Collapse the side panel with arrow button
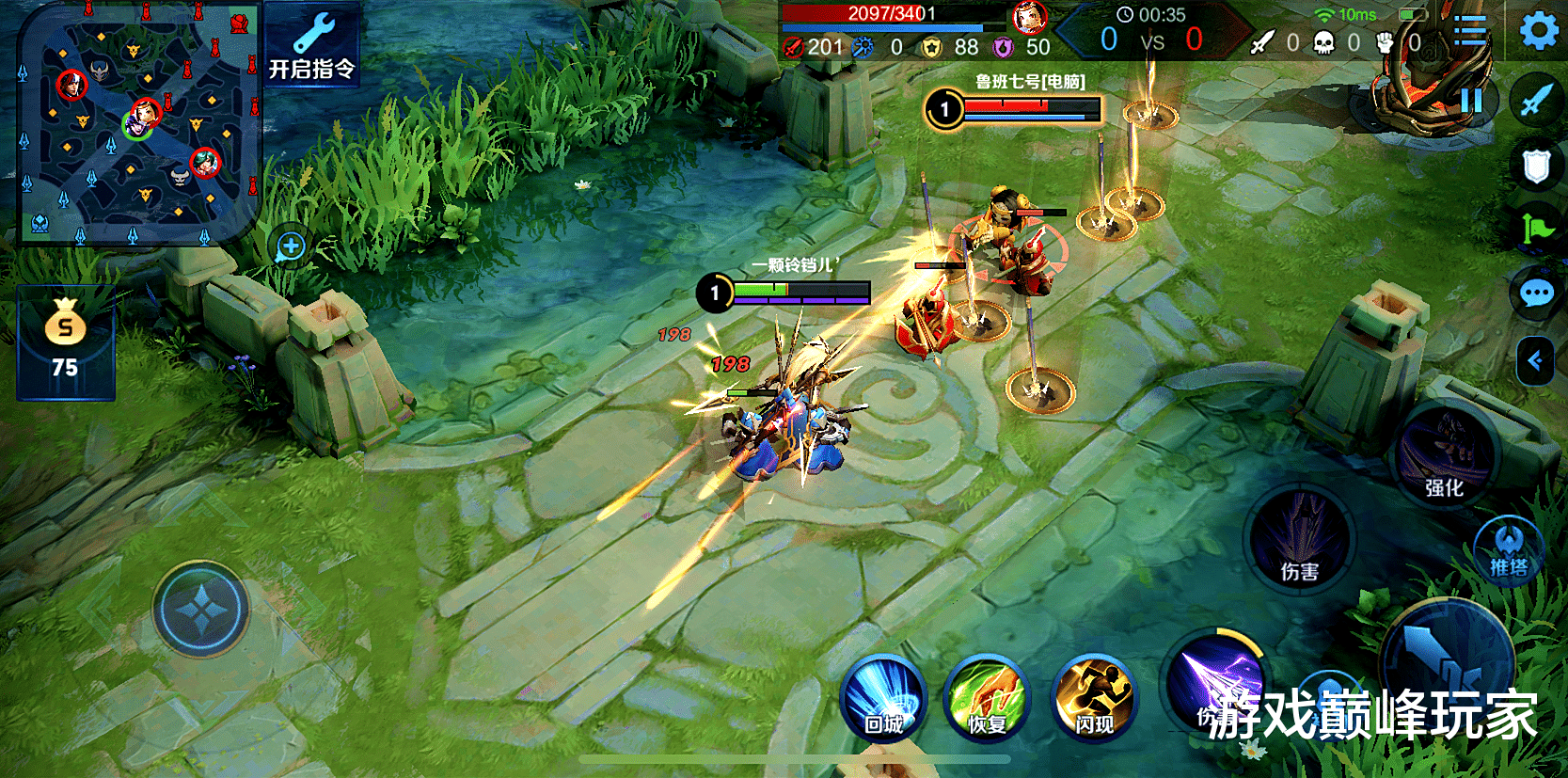Screen dimensions: 1568x778 (1535, 360)
